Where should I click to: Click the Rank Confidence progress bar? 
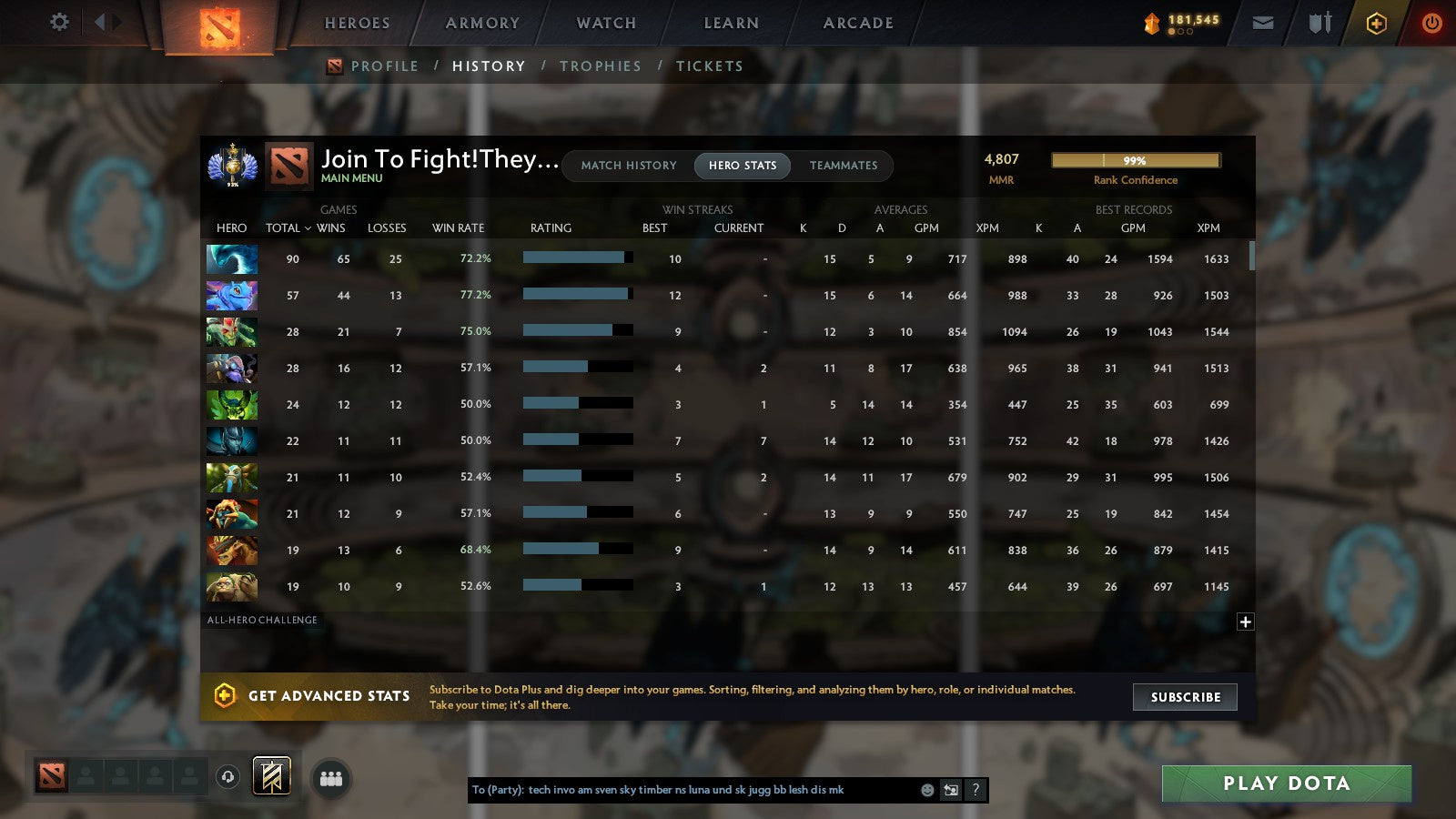coord(1137,159)
